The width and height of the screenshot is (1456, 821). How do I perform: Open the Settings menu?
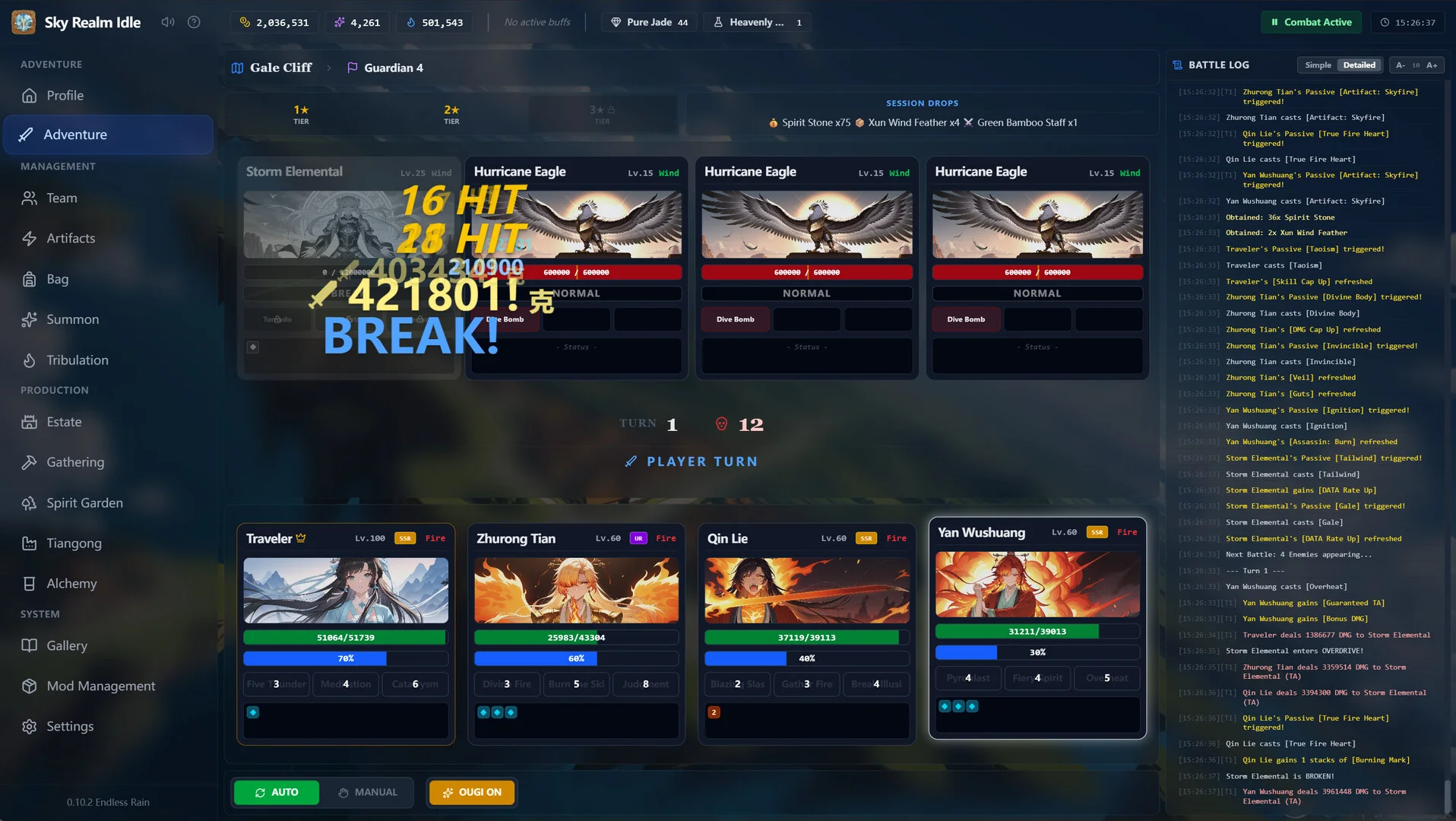tap(70, 727)
